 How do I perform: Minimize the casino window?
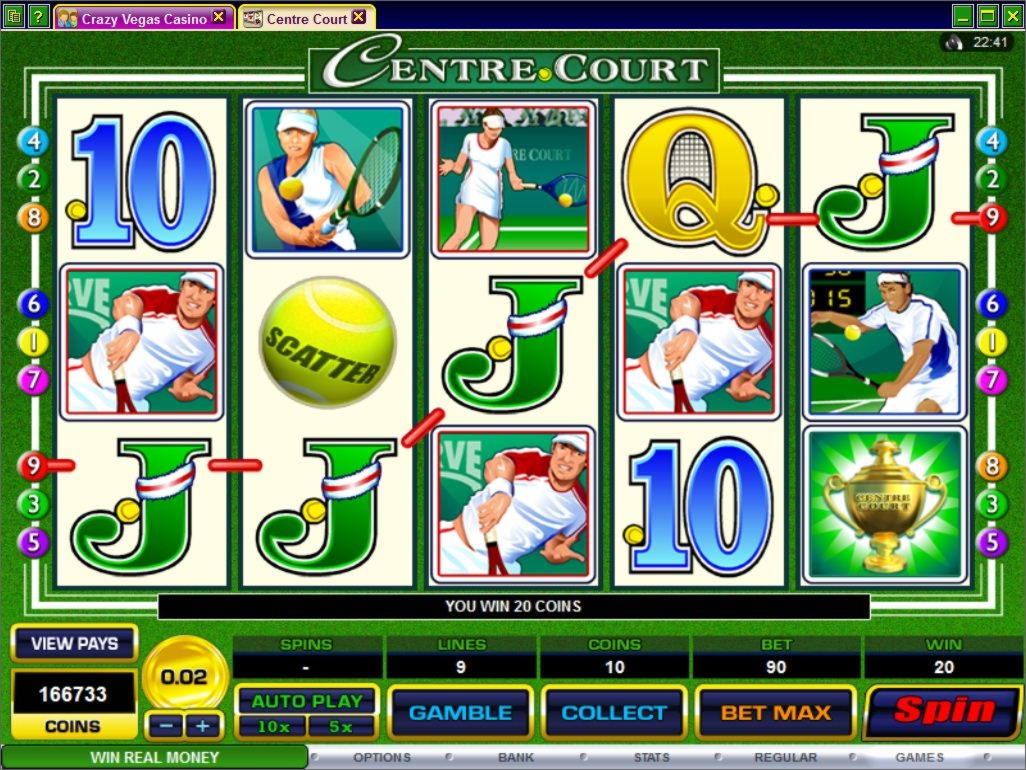pos(962,15)
